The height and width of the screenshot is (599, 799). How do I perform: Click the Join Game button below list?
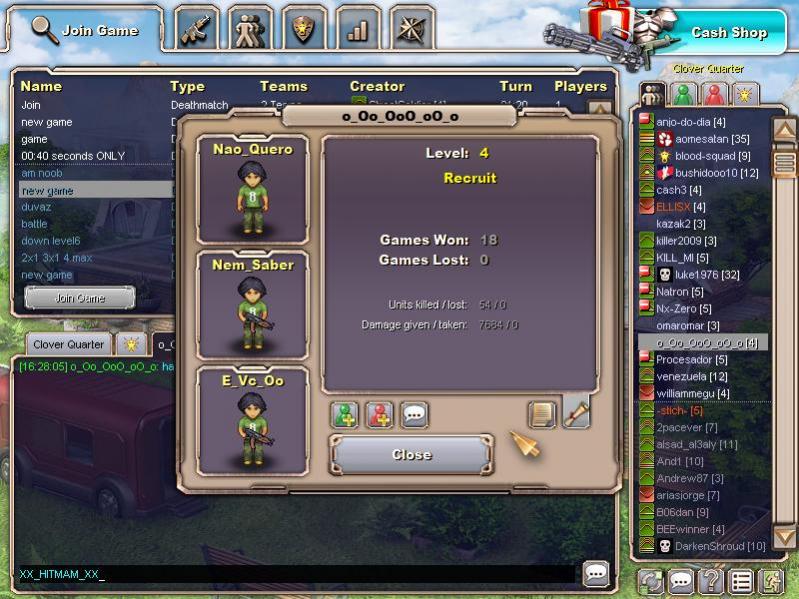[x=80, y=298]
